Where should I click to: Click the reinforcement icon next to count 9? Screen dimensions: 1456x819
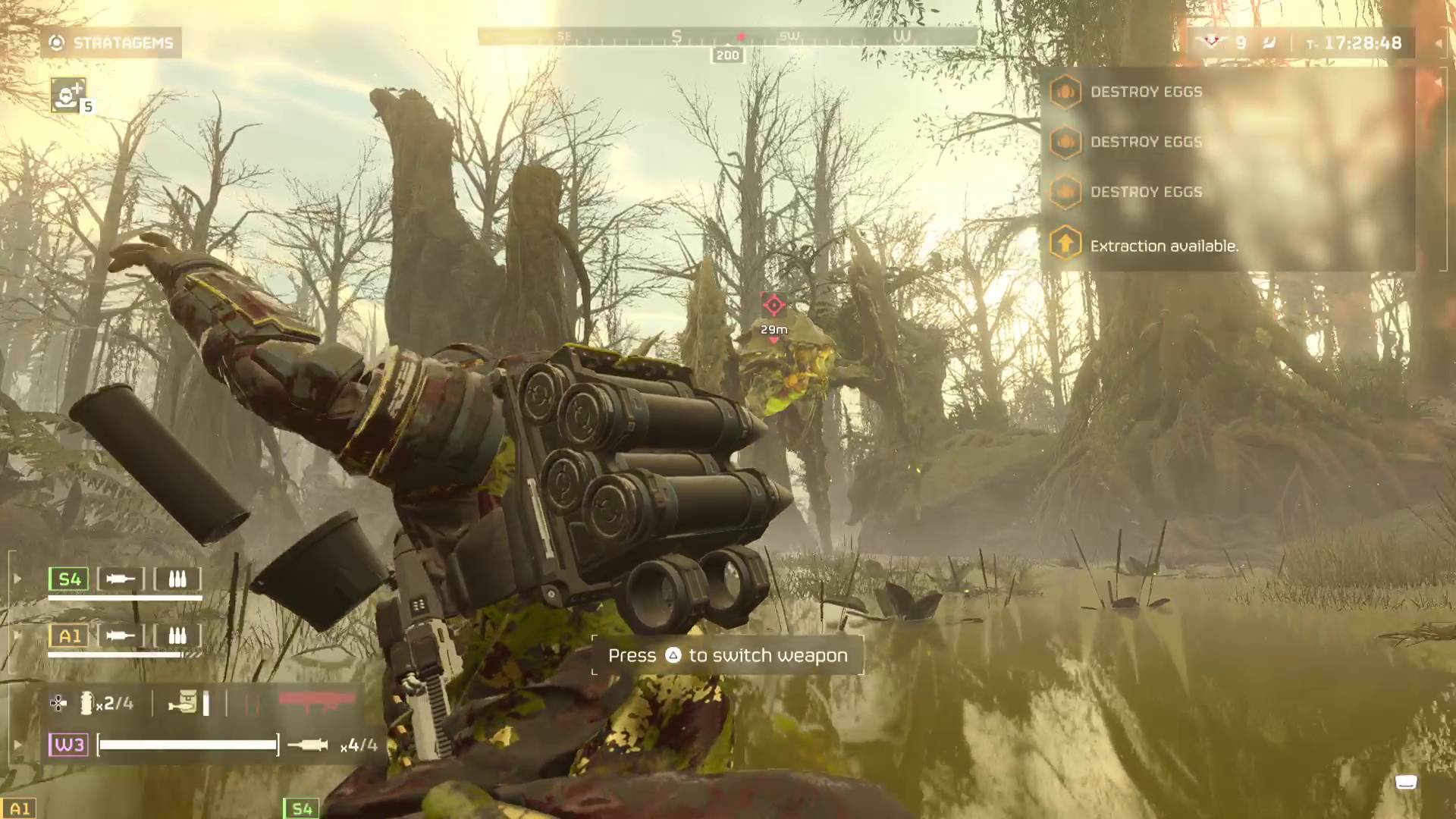coord(1213,43)
